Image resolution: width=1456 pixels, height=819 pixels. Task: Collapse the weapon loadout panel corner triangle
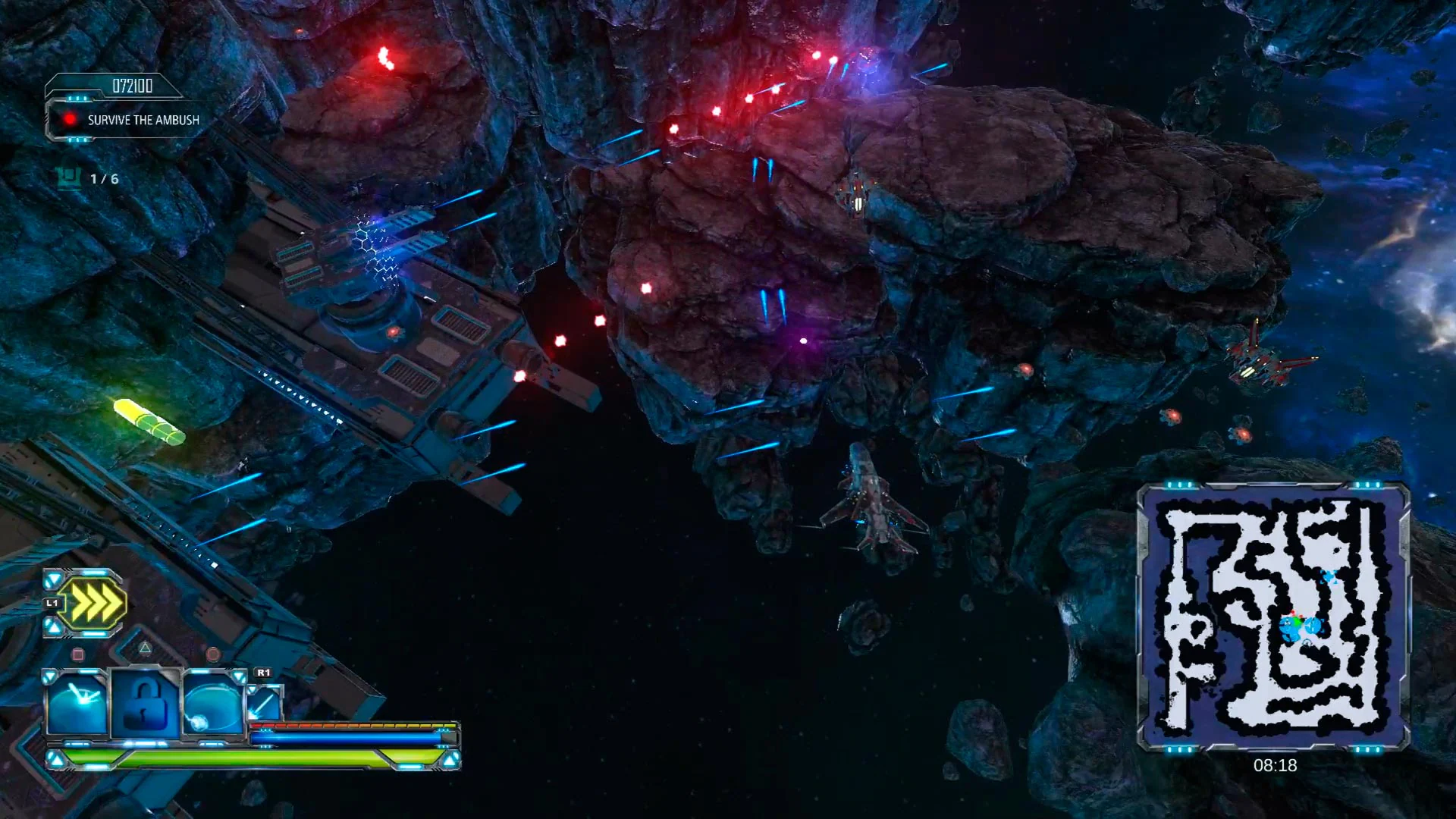(49, 674)
